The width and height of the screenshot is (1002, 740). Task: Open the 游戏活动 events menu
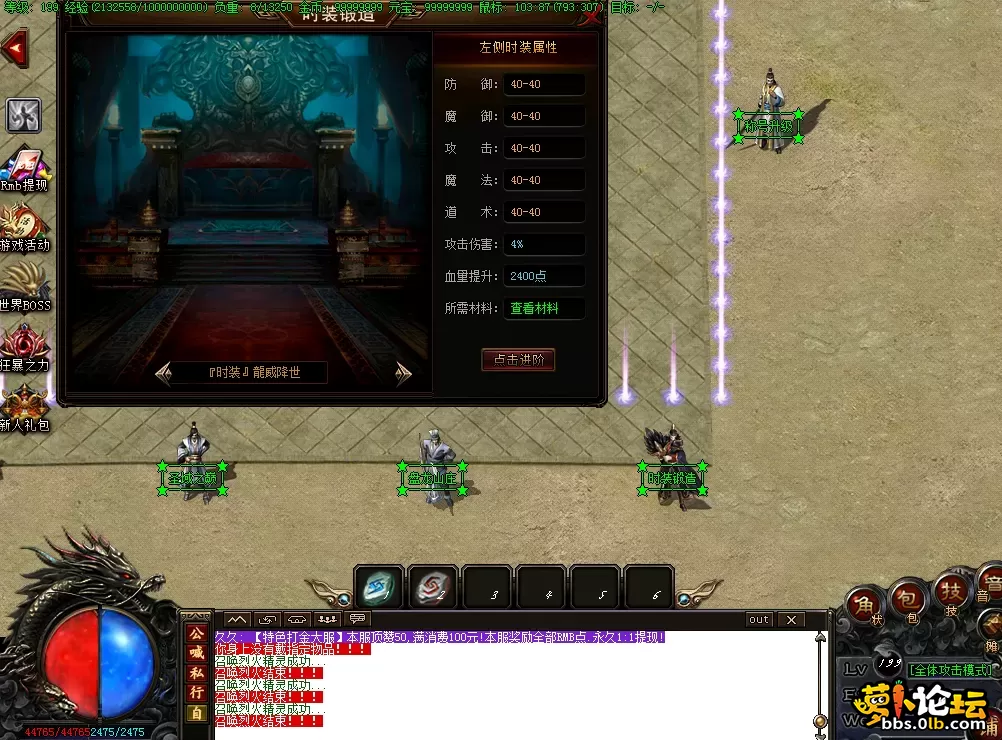pos(24,228)
